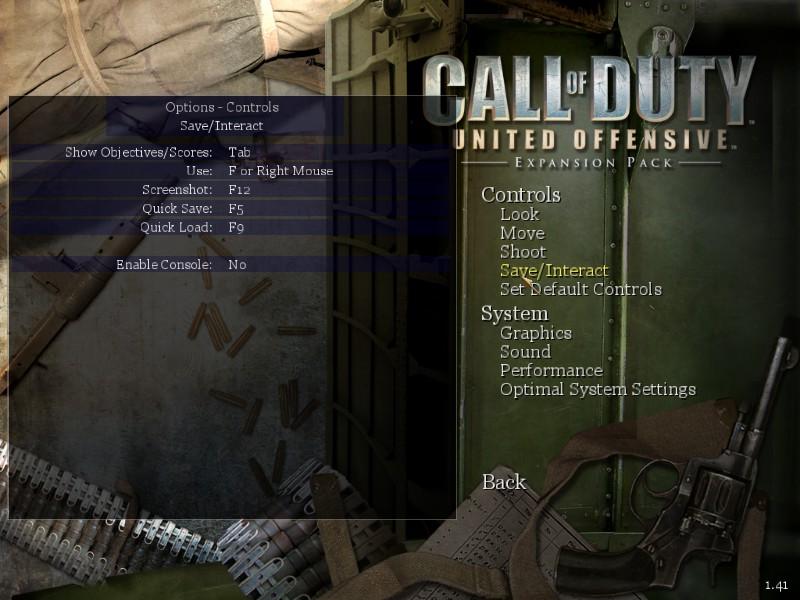Choose the Save/Interact menu entry

point(554,271)
